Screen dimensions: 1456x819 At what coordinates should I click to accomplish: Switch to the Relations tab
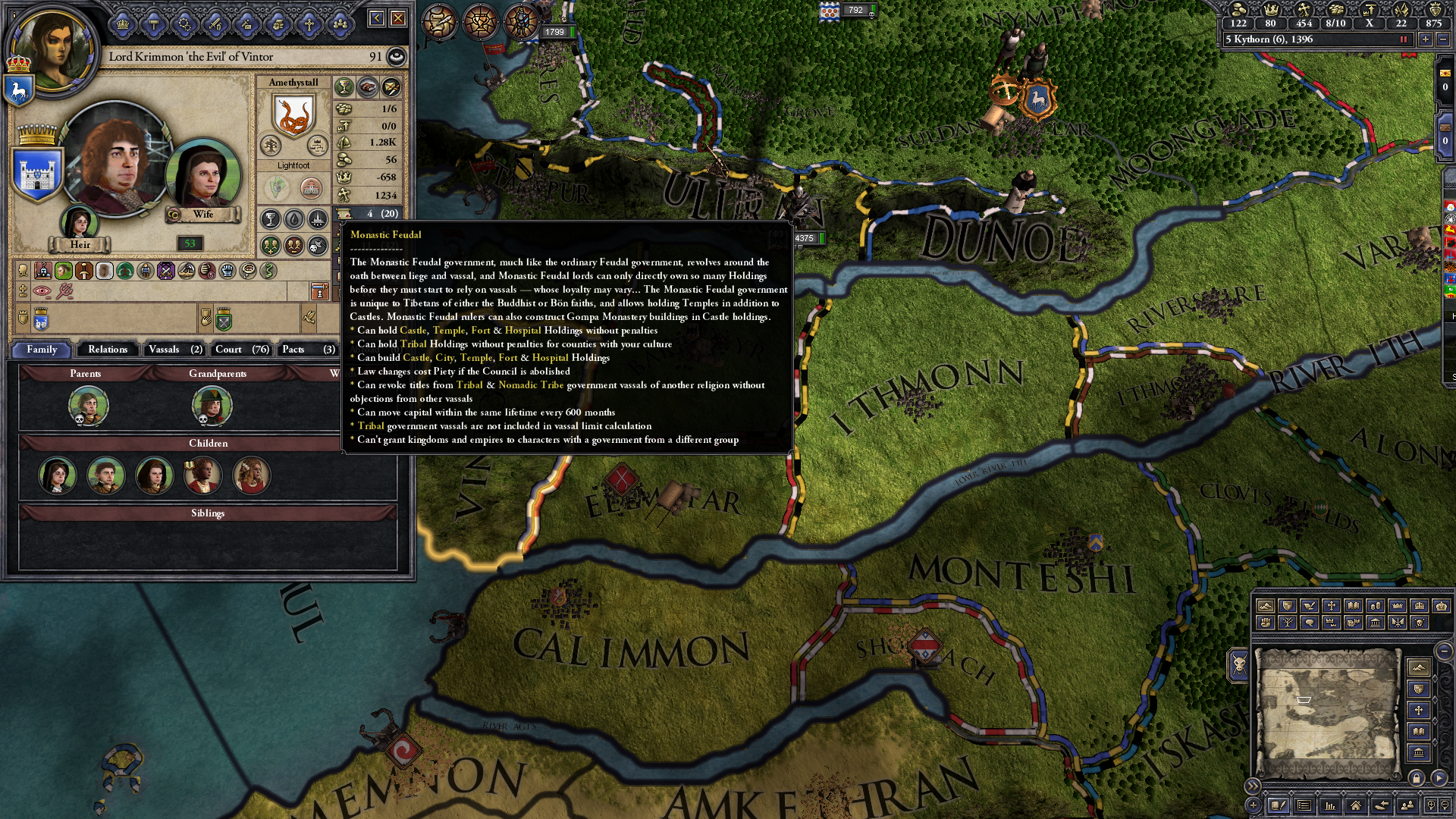tap(108, 350)
